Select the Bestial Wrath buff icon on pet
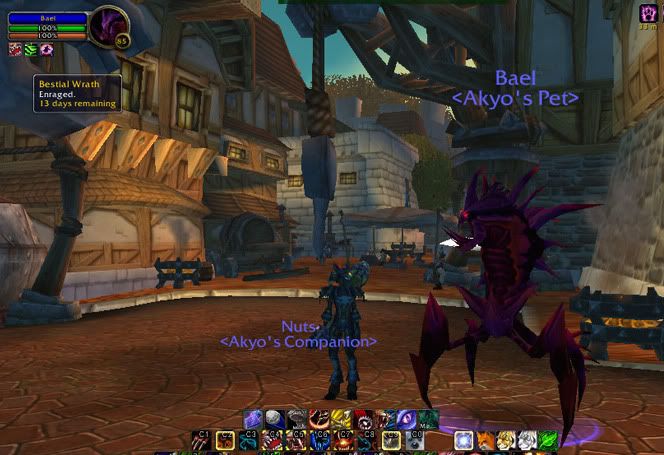 tap(17, 49)
